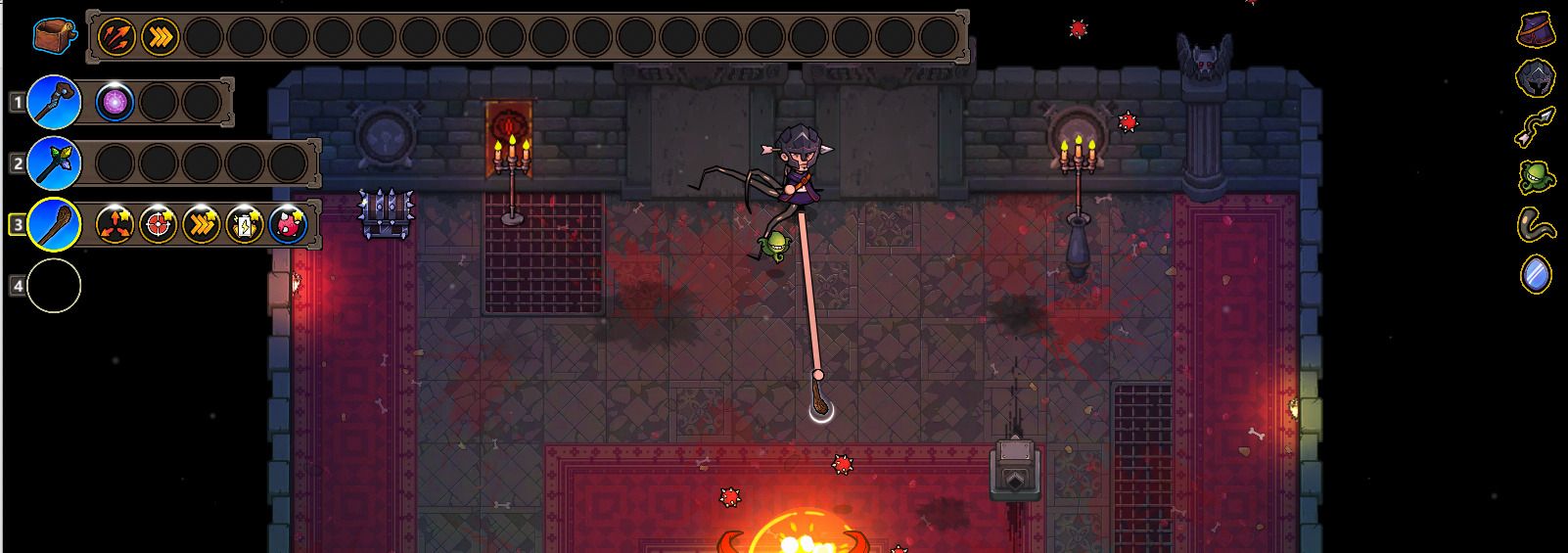Click the red crosshair target spell
Viewport: 1568px width, 553px height.
(x=159, y=225)
